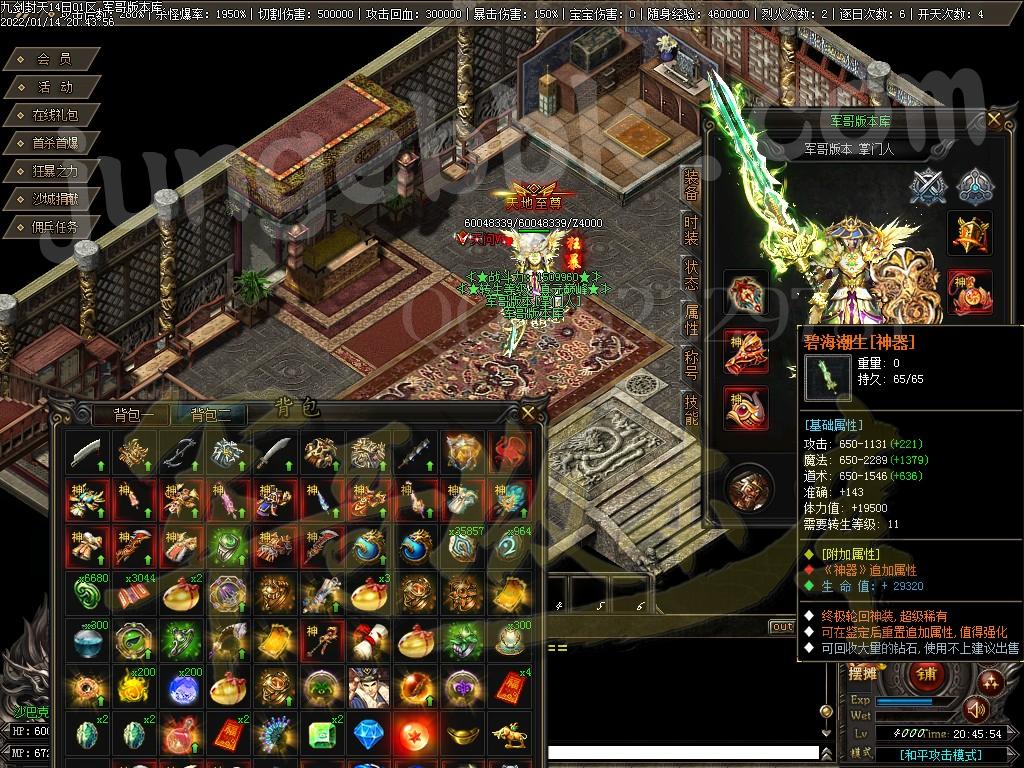Show the 技能 skills tab
The width and height of the screenshot is (1024, 768).
coord(691,409)
